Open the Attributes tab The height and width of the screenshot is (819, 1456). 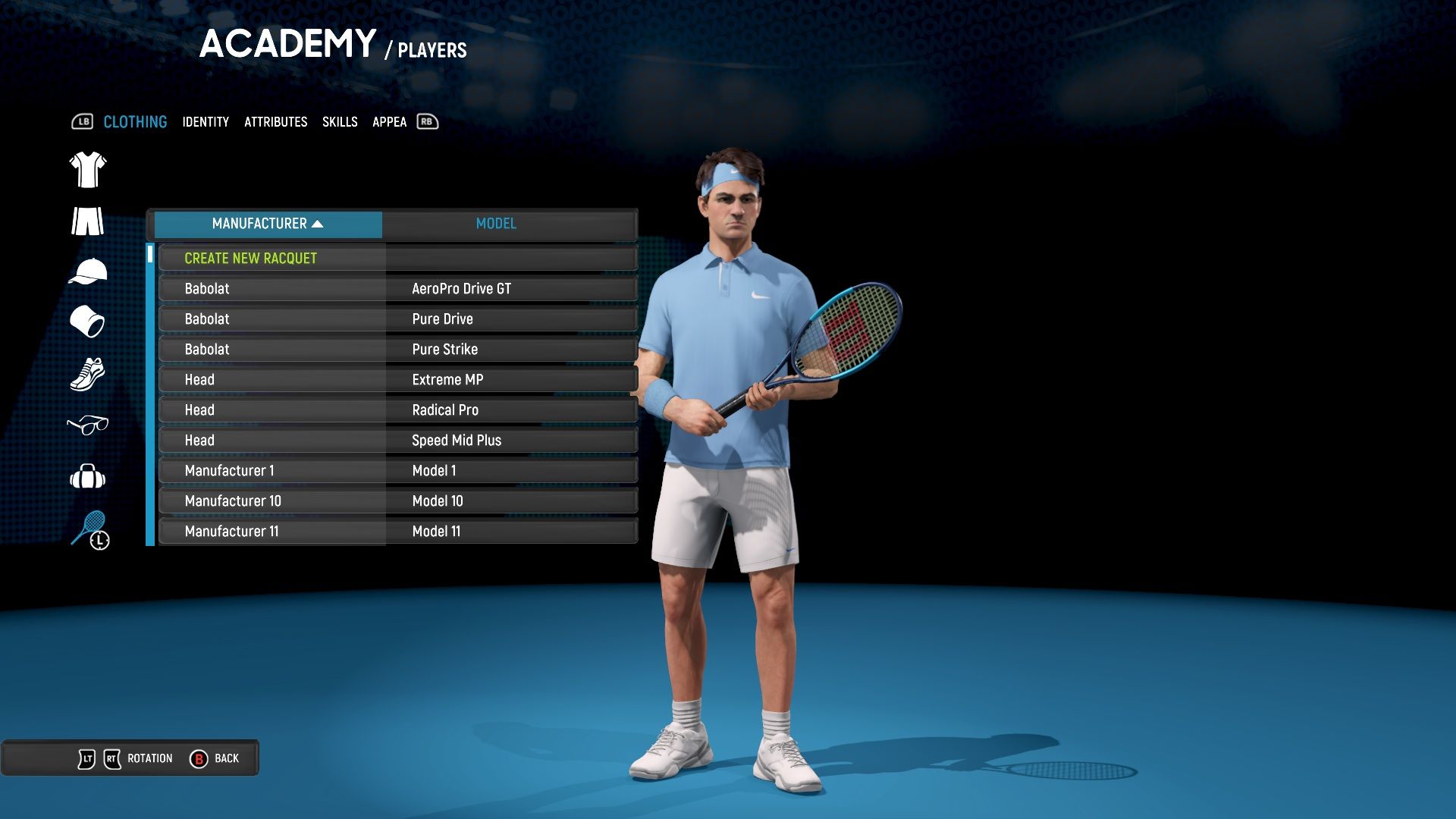tap(276, 122)
